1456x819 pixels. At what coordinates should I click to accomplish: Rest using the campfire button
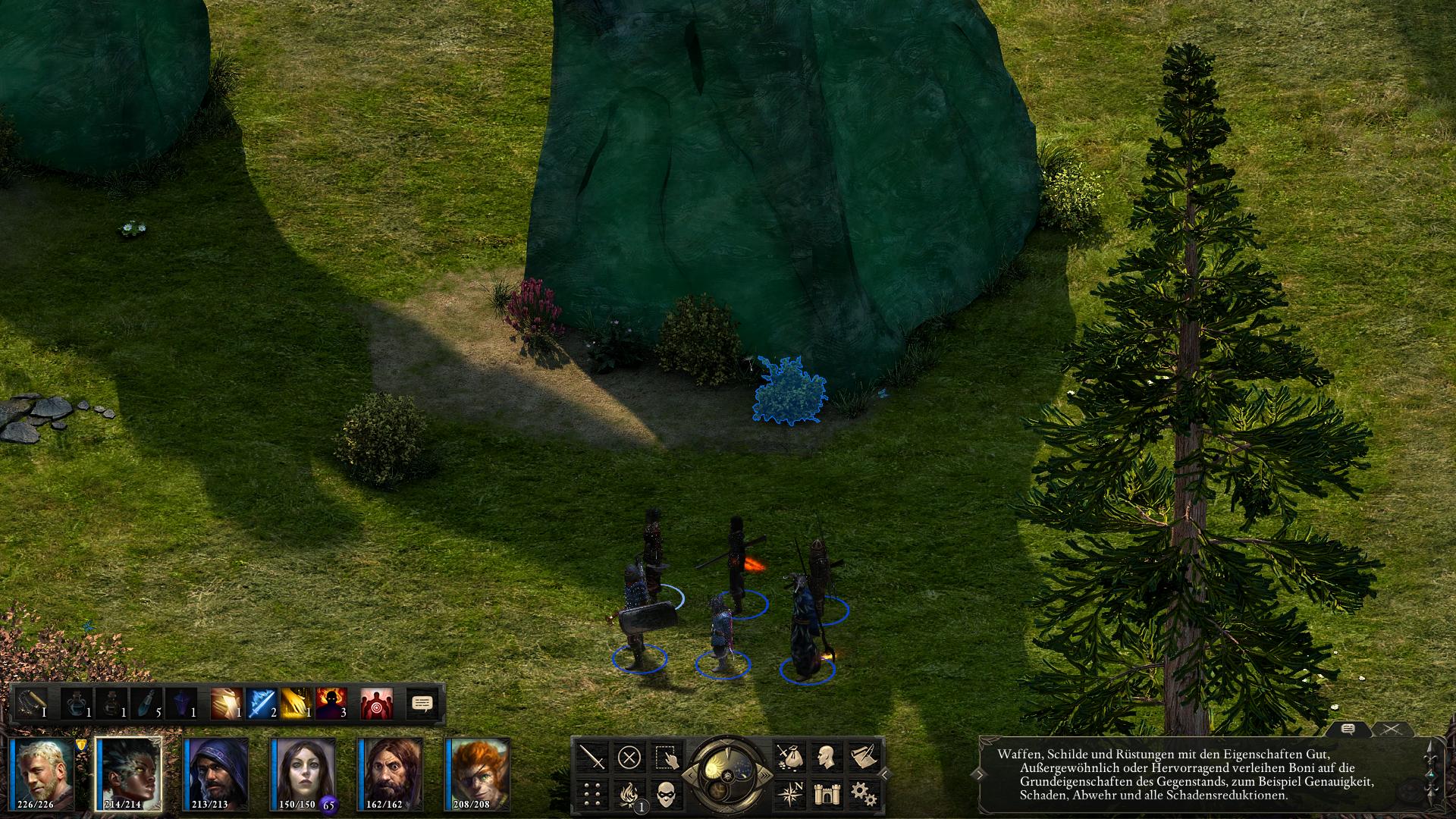point(629,794)
